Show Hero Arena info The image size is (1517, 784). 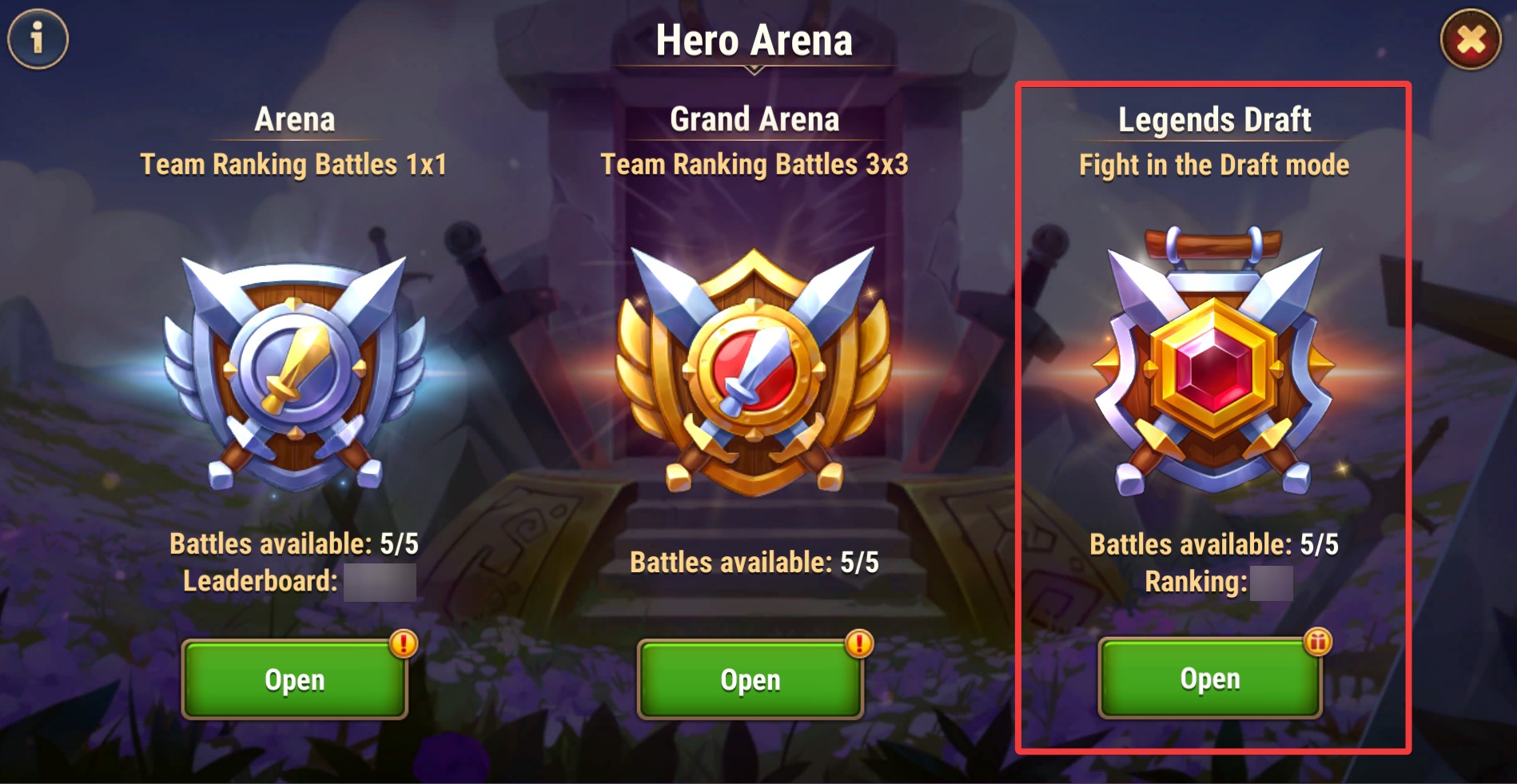(38, 38)
